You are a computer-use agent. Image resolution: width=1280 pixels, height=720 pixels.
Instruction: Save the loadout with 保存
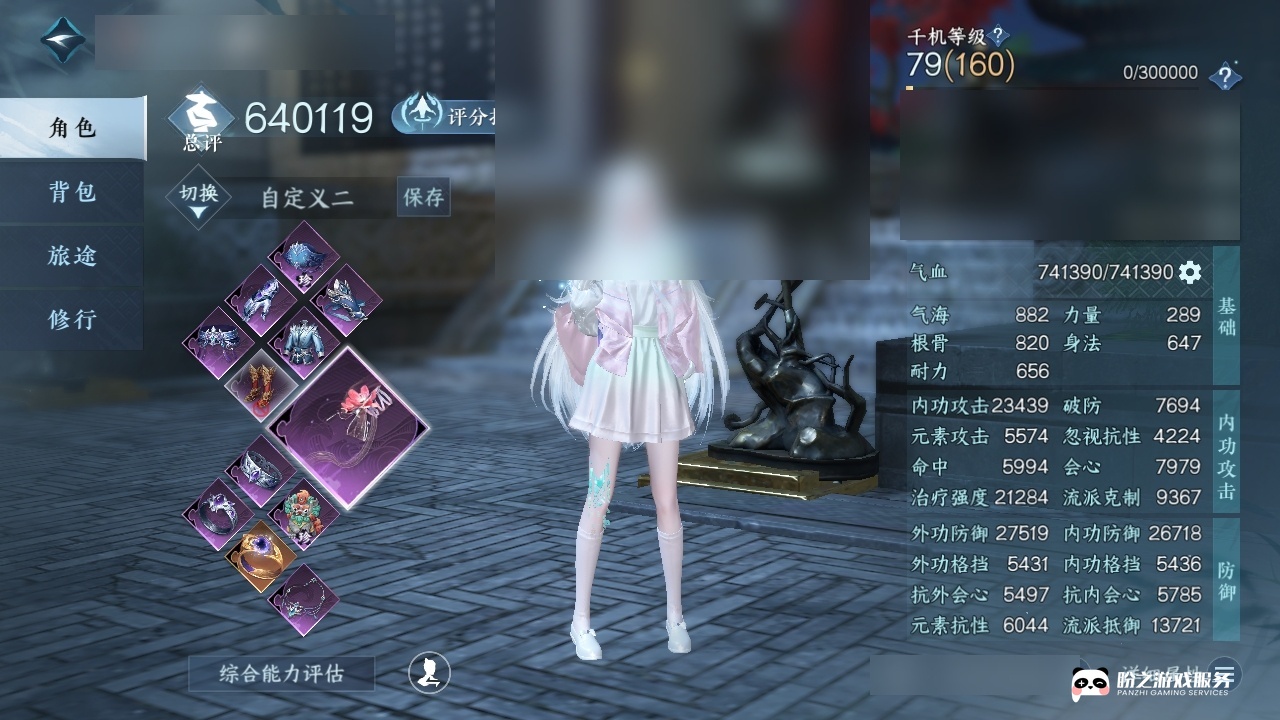423,198
